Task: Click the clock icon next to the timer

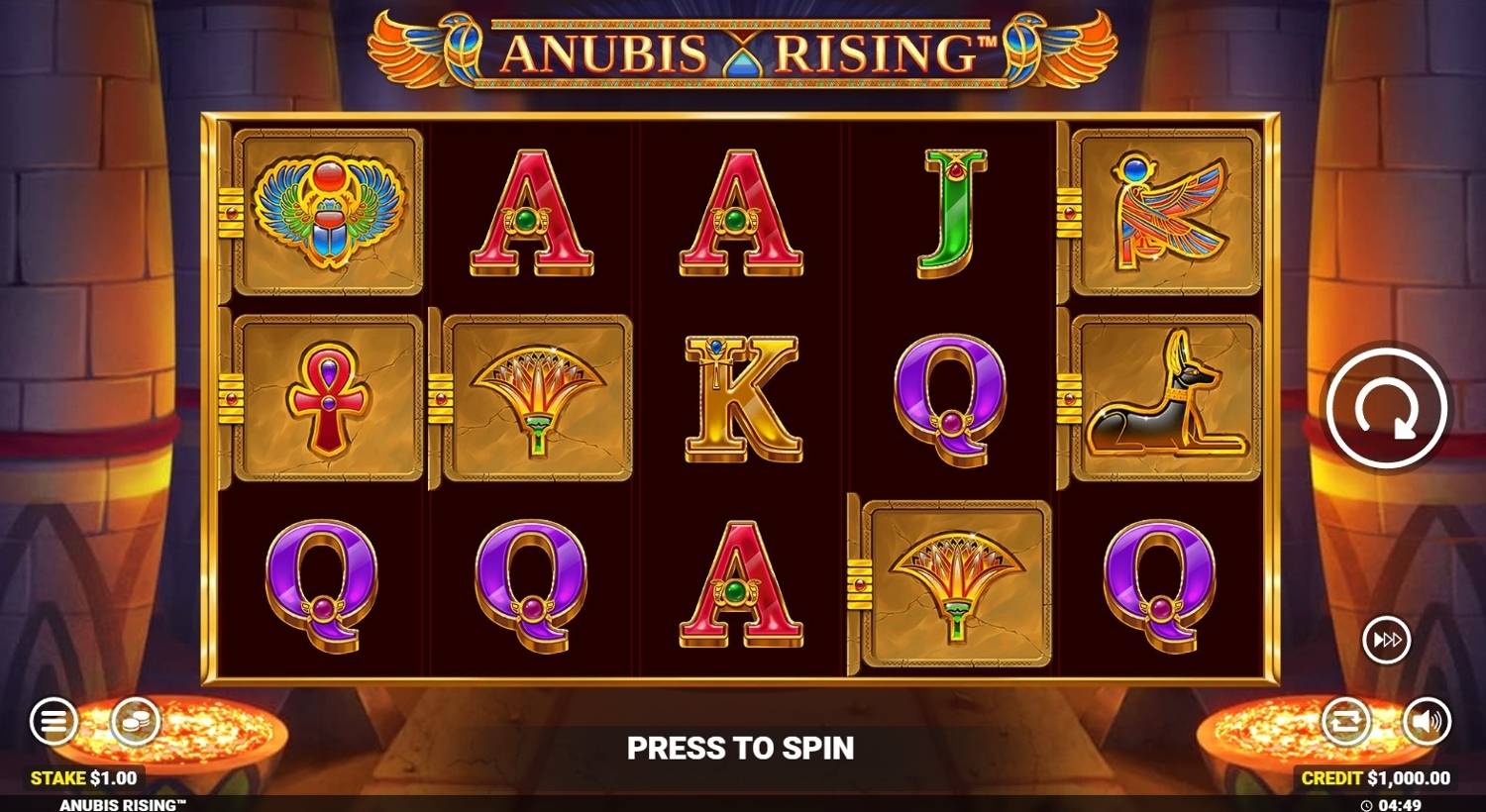Action: [1364, 803]
